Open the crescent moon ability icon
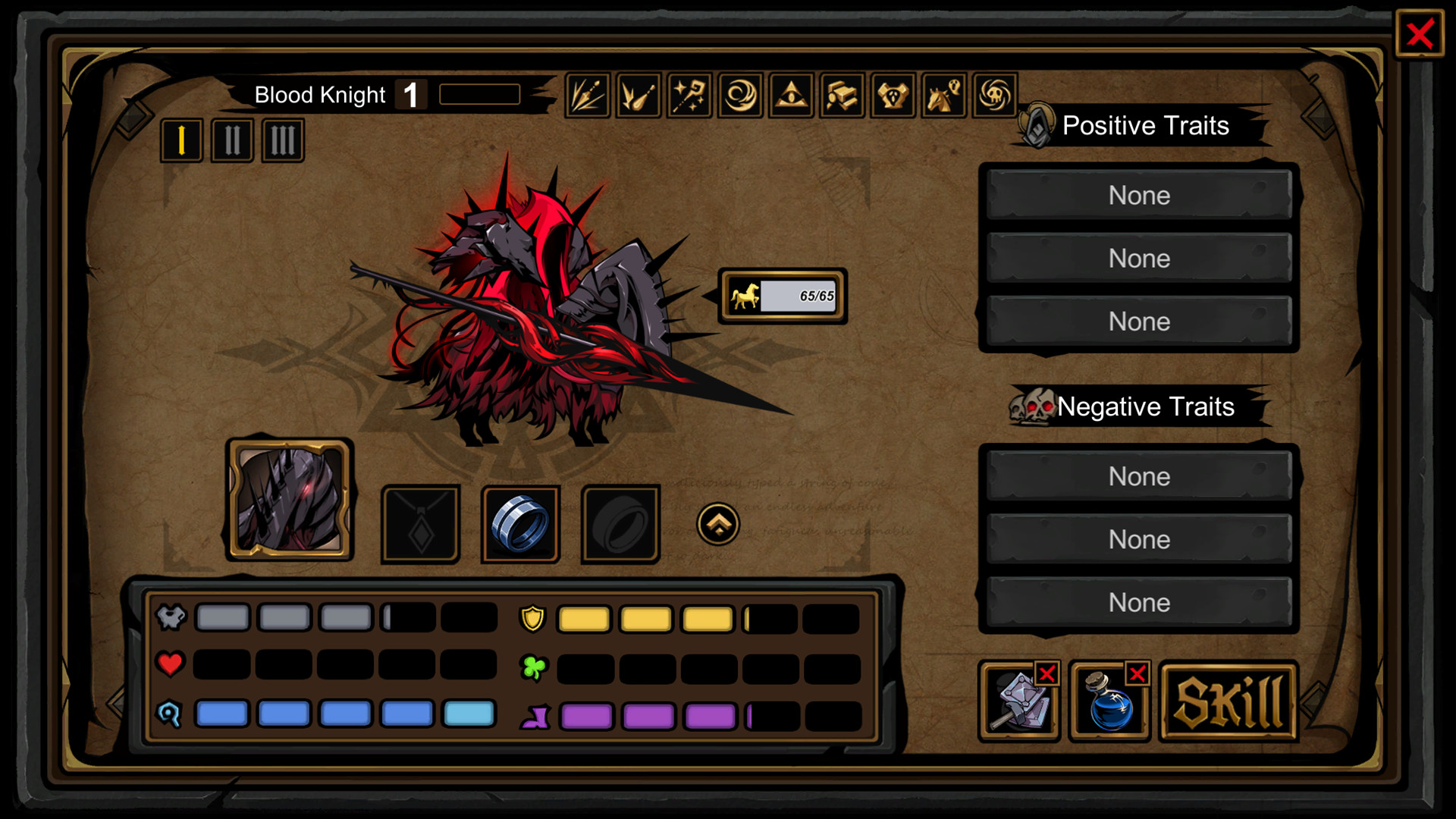 [x=739, y=95]
